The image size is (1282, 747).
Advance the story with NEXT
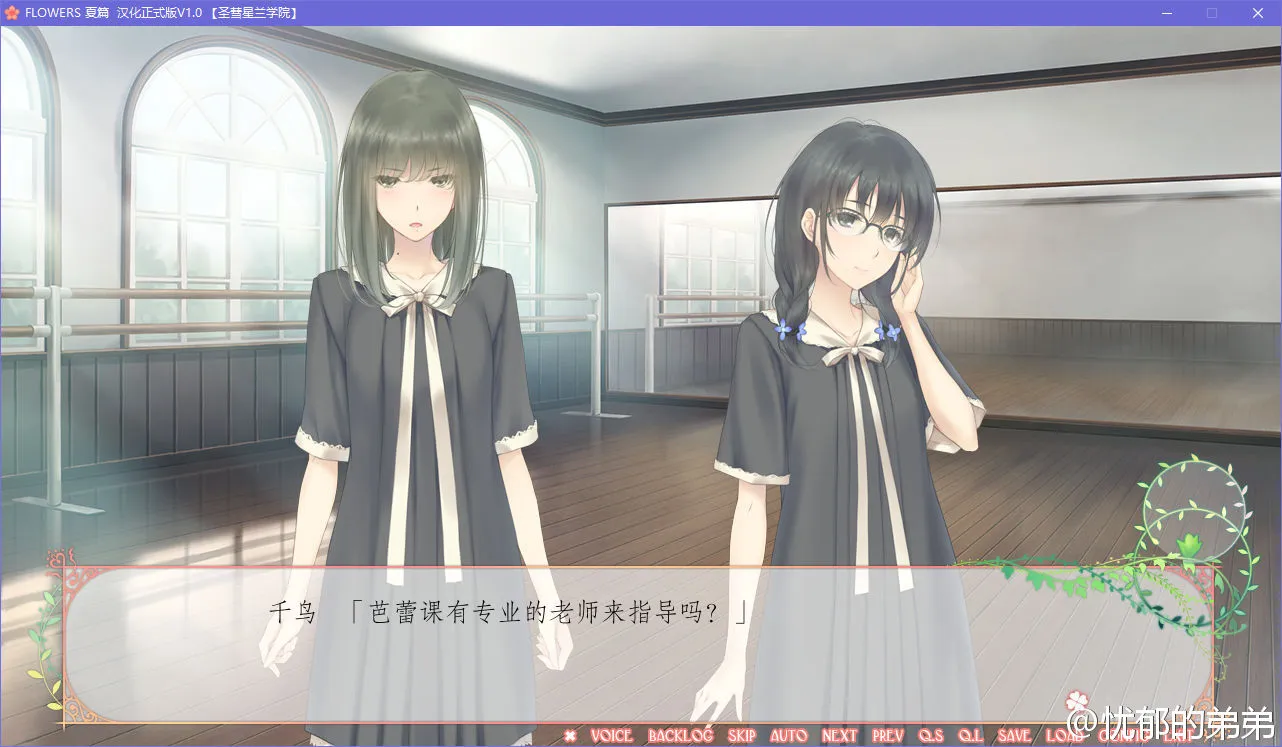click(x=838, y=736)
